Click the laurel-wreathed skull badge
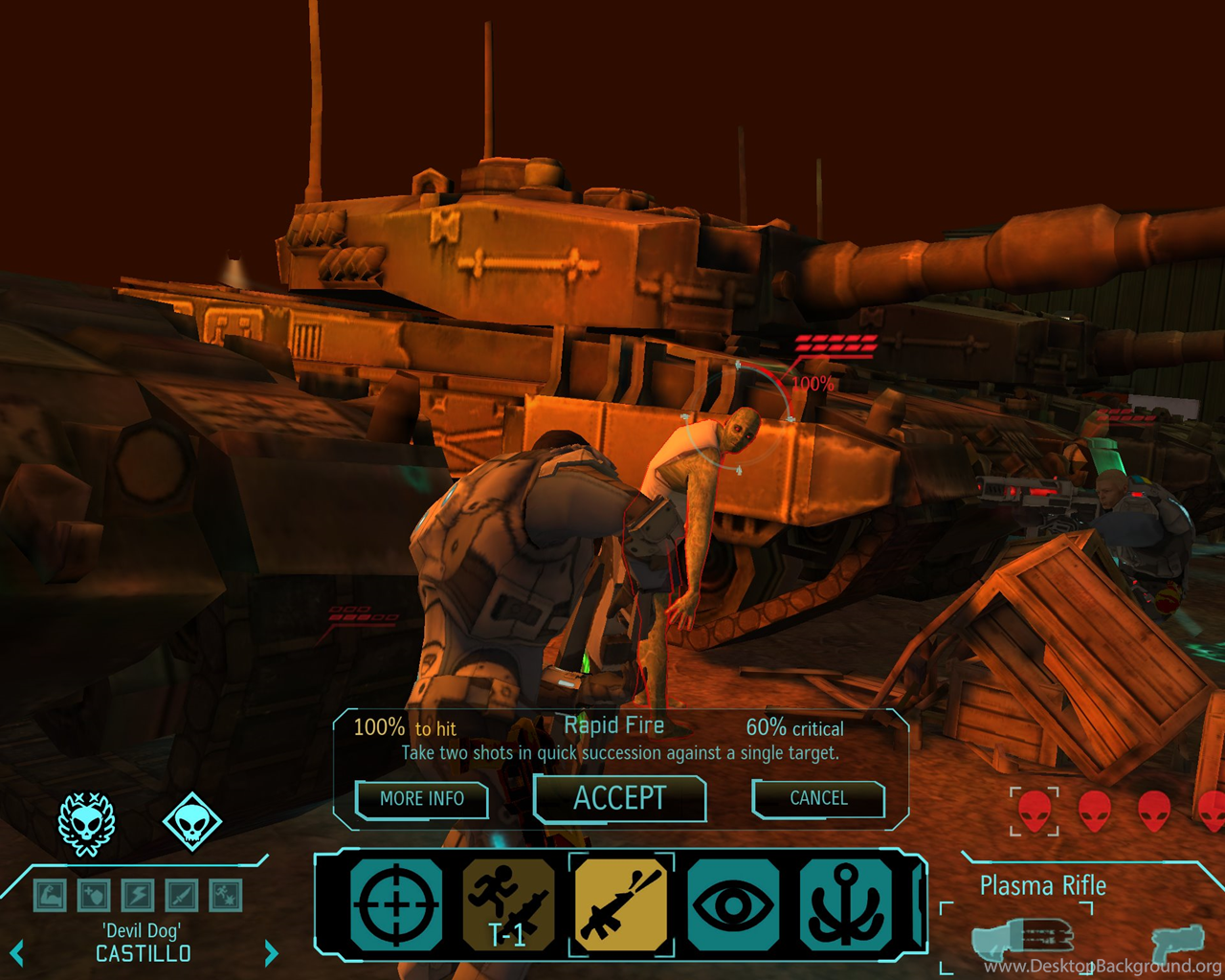Viewport: 1225px width, 980px height. (87, 823)
